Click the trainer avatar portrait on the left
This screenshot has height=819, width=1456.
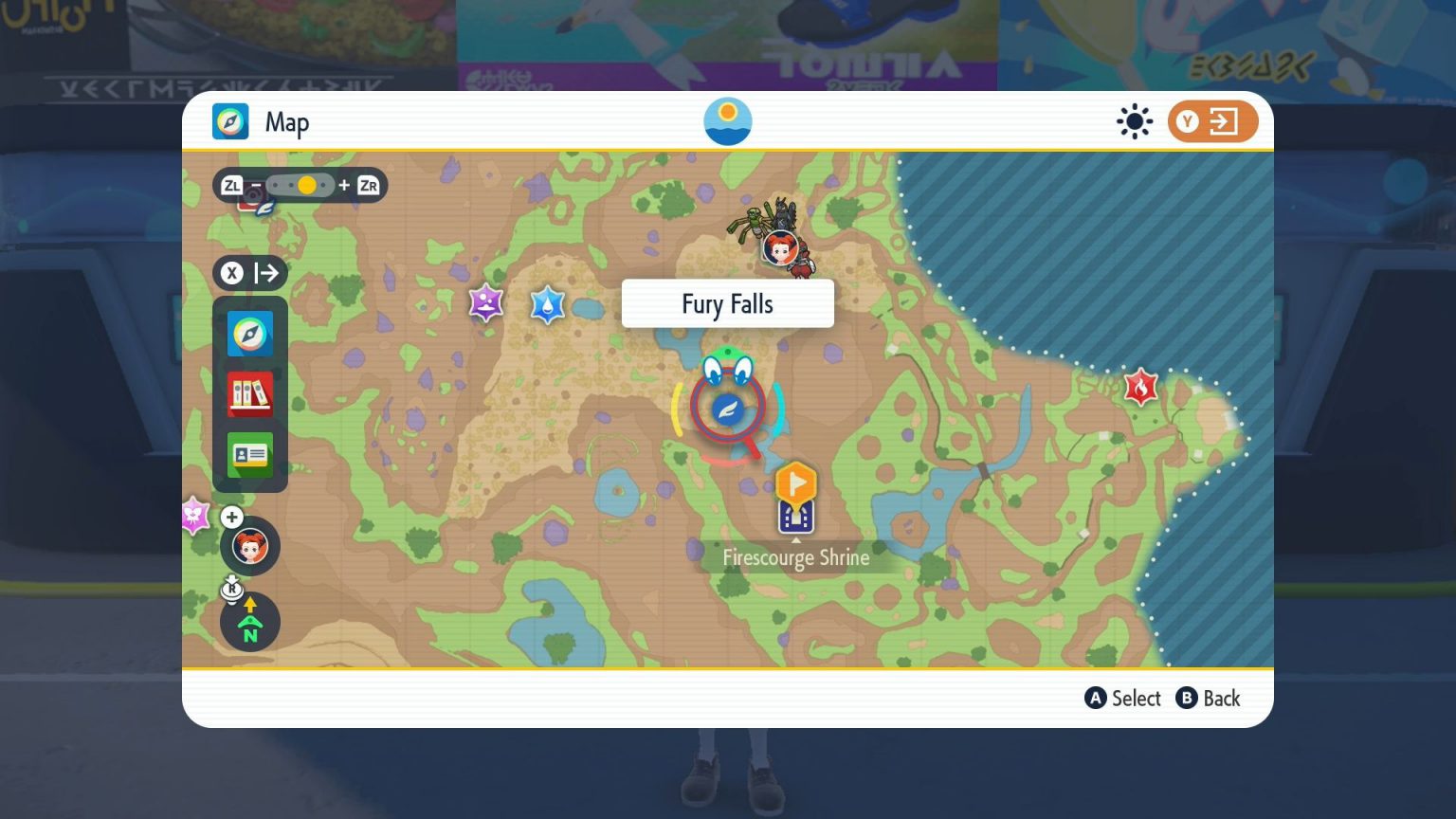point(249,546)
